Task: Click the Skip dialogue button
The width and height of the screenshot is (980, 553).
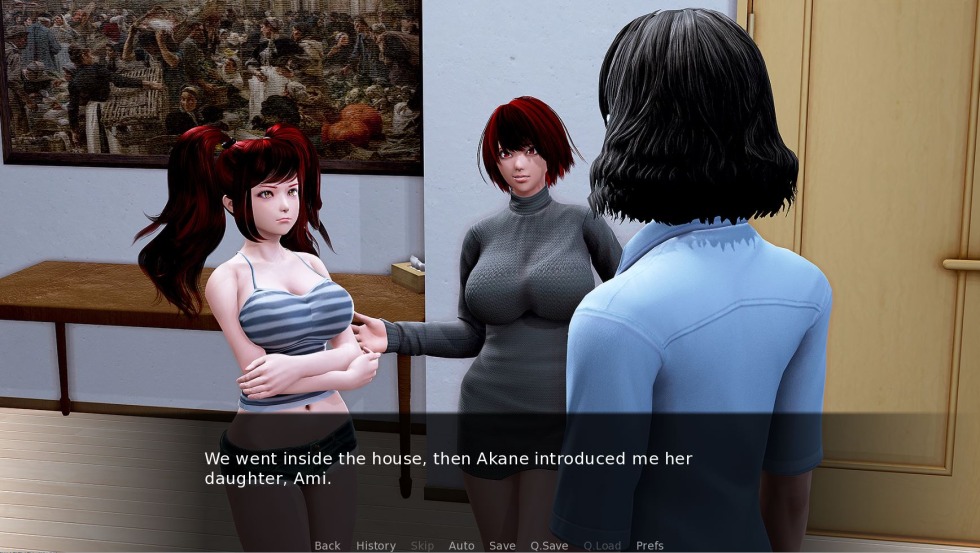Action: pyautogui.click(x=423, y=546)
